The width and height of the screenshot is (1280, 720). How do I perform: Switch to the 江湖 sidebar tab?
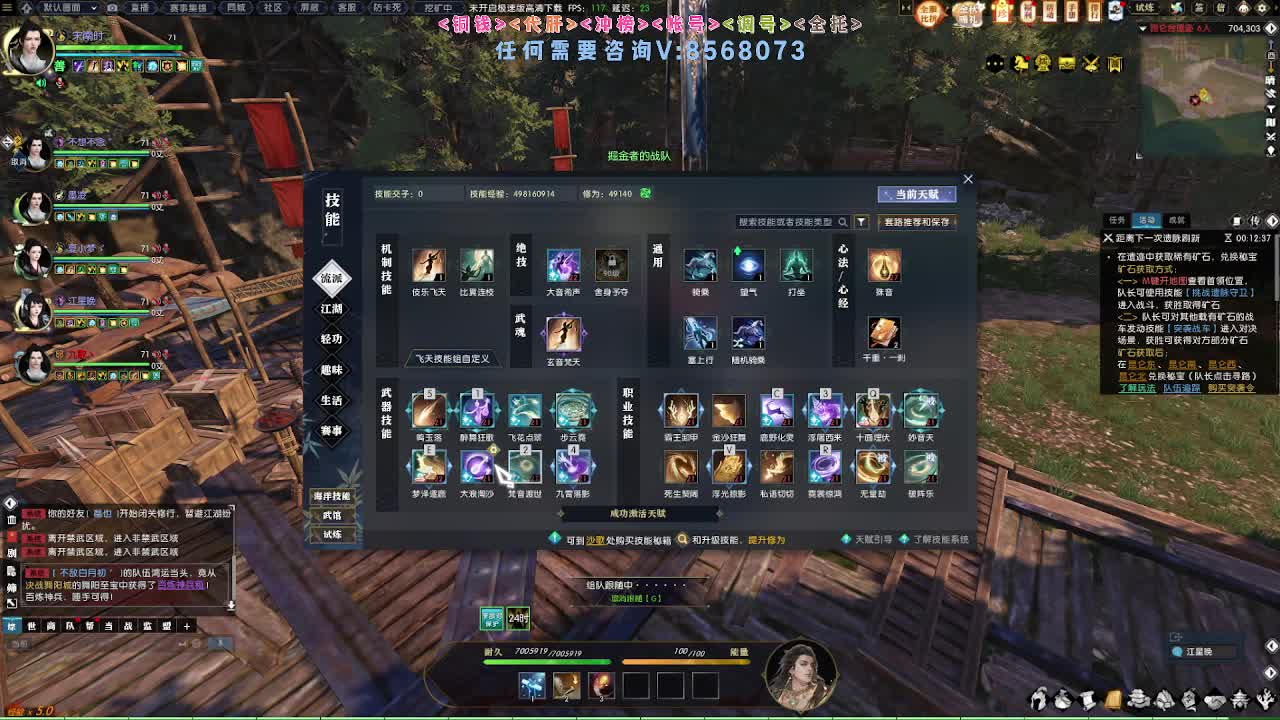click(331, 307)
